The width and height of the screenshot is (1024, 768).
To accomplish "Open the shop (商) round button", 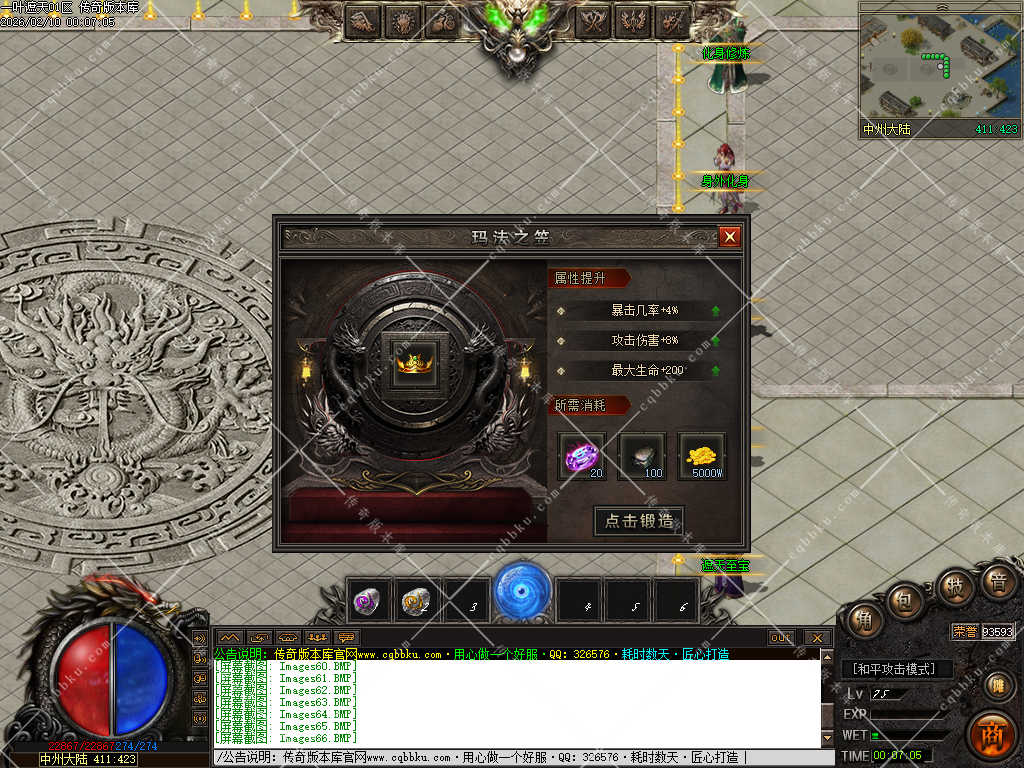I will 991,735.
